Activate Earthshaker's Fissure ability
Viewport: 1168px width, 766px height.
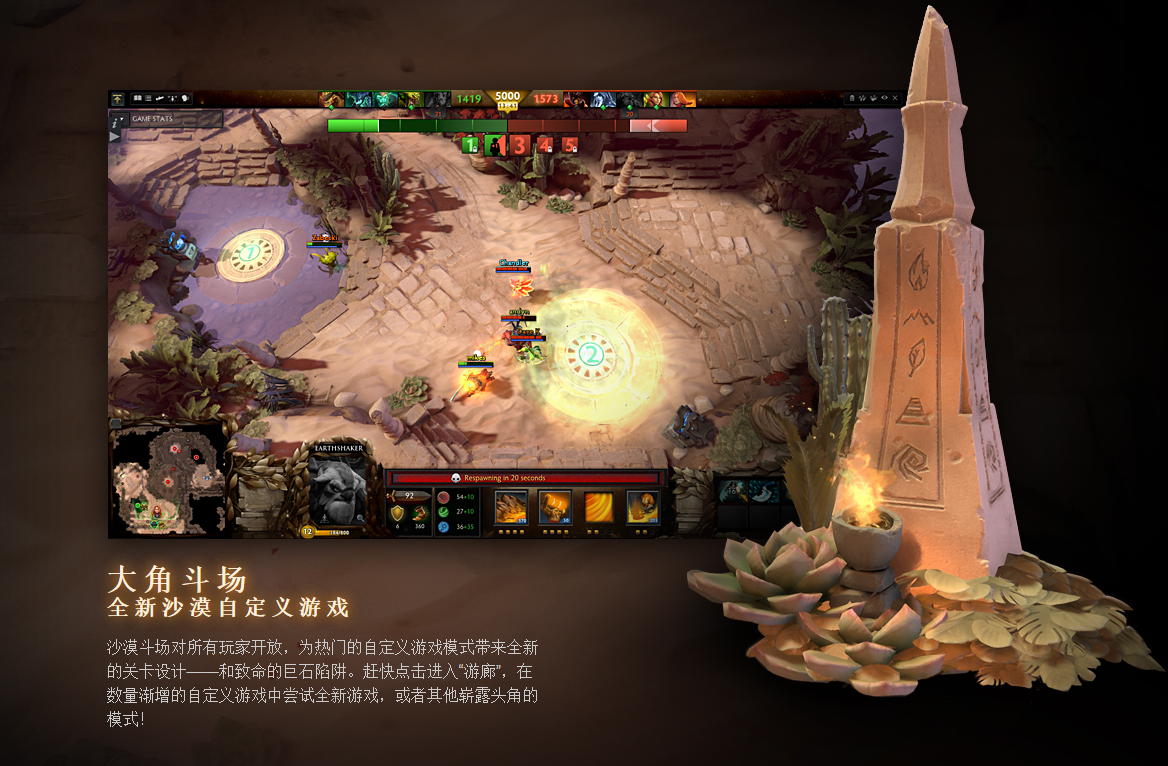click(x=512, y=507)
